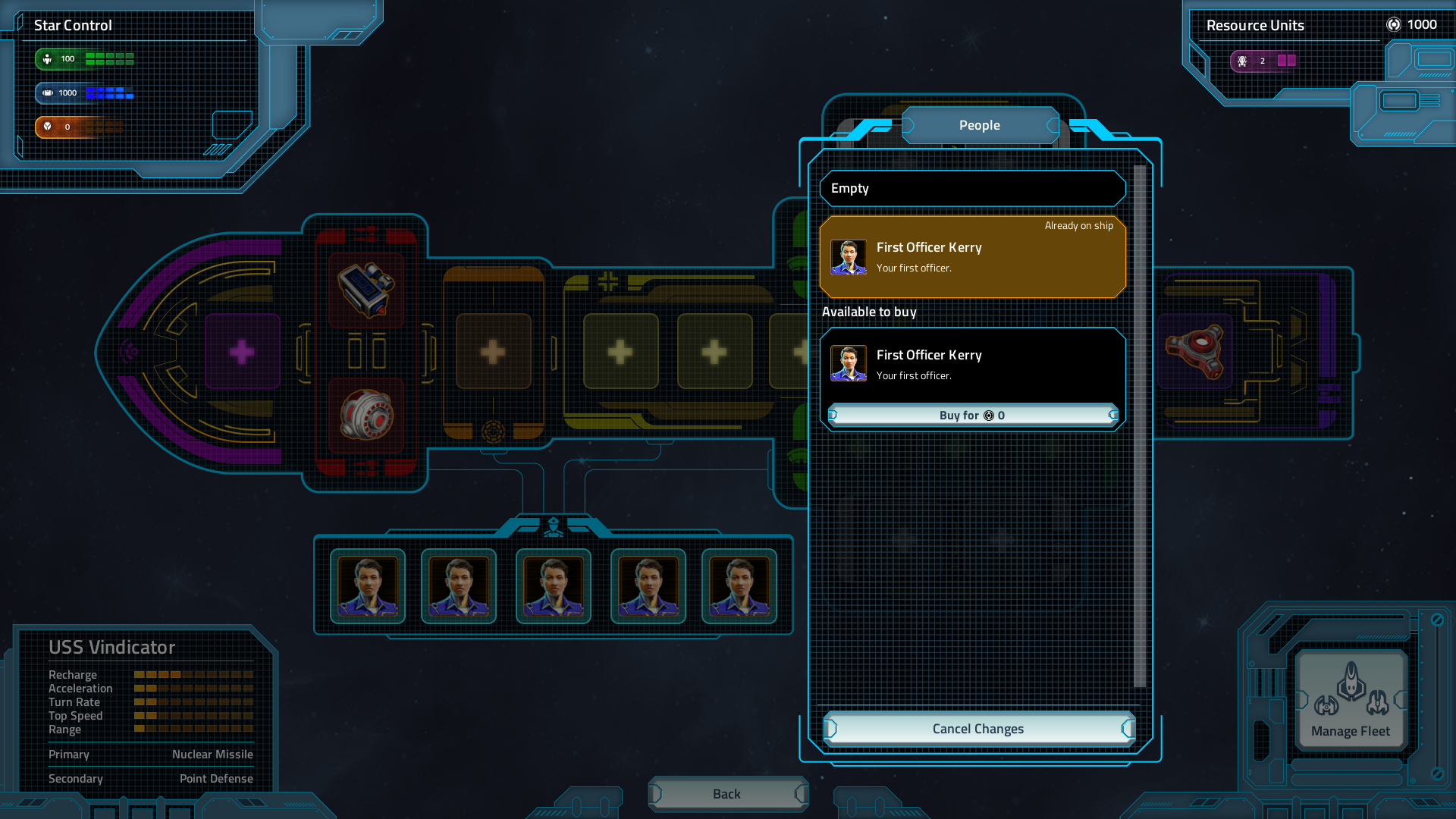Viewport: 1456px width, 819px height.
Task: Select the round red-white turret module
Action: coord(366,415)
